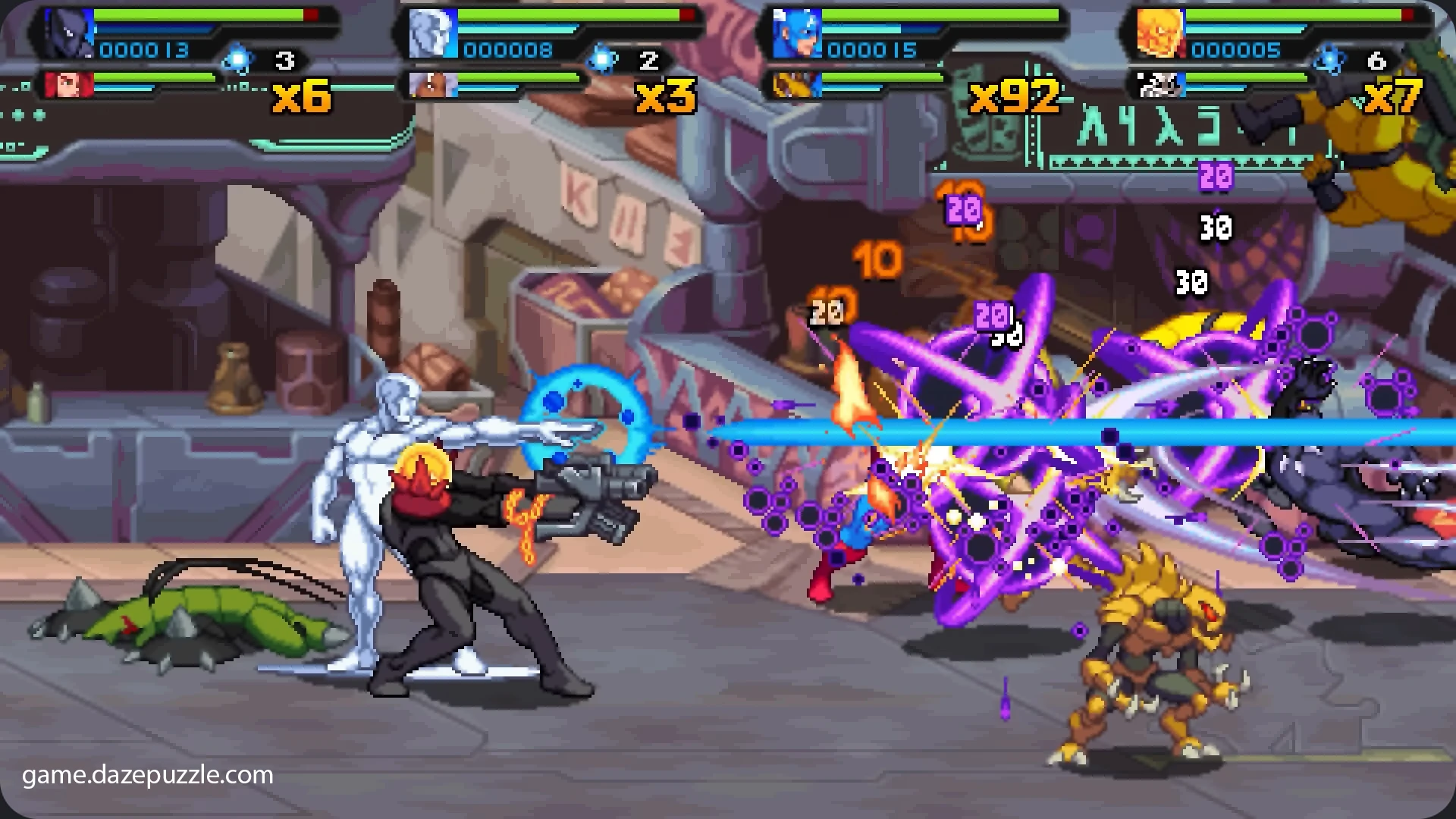Choose the Silver Surfer portrait
Image resolution: width=1456 pixels, height=819 pixels.
[433, 34]
